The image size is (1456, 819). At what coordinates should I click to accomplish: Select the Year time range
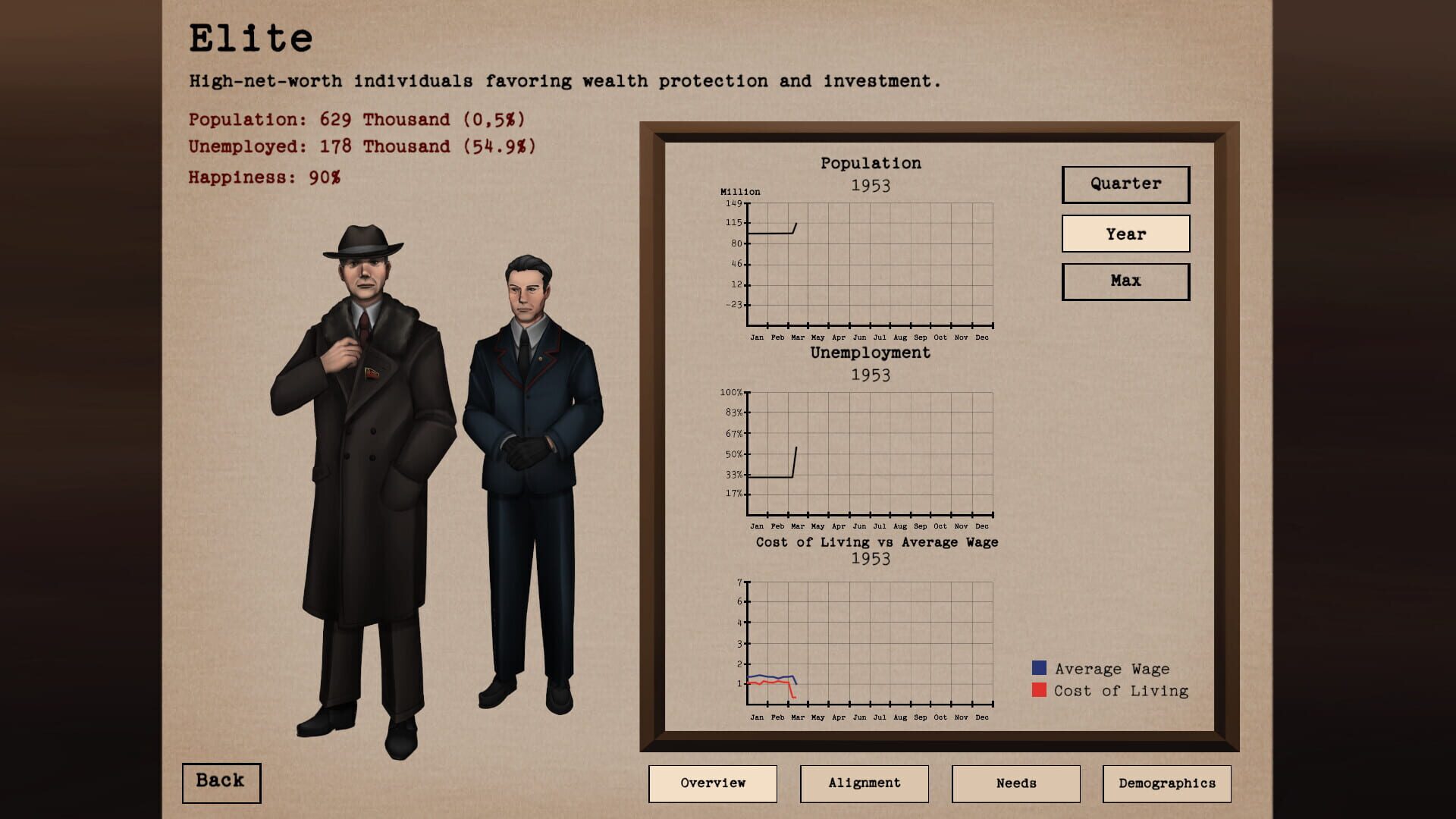pyautogui.click(x=1125, y=234)
